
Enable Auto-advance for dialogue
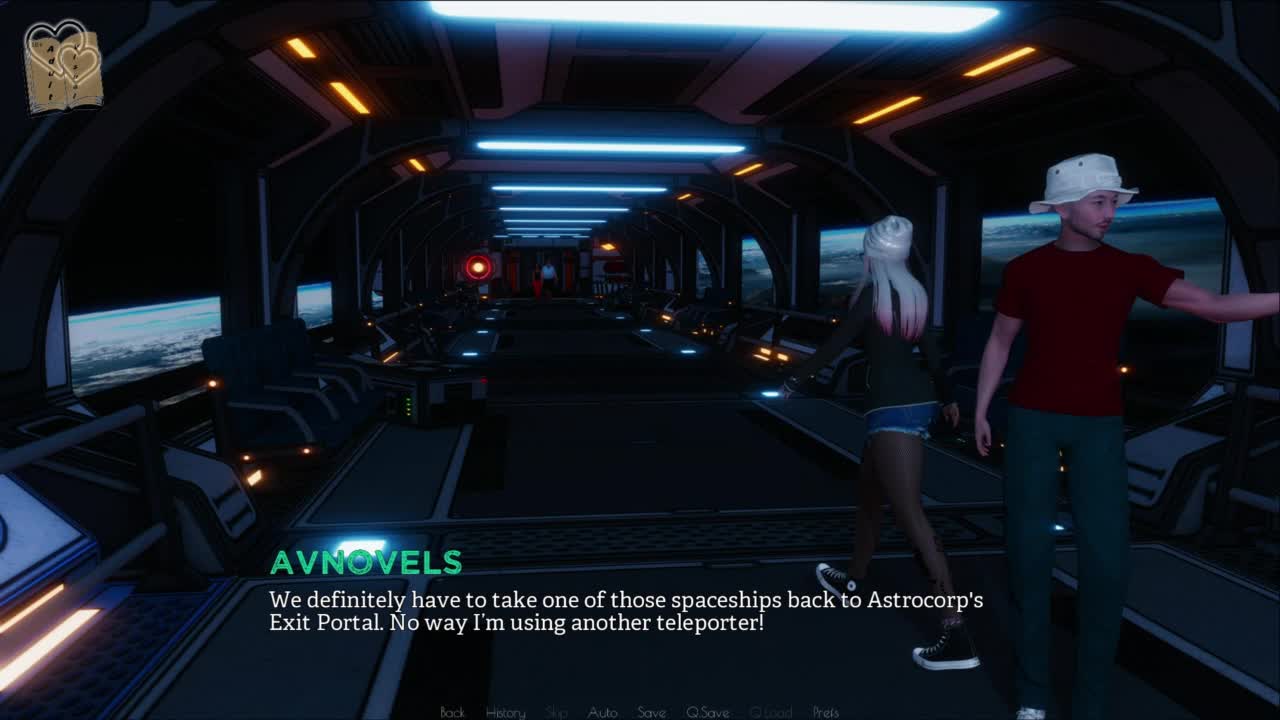[602, 712]
